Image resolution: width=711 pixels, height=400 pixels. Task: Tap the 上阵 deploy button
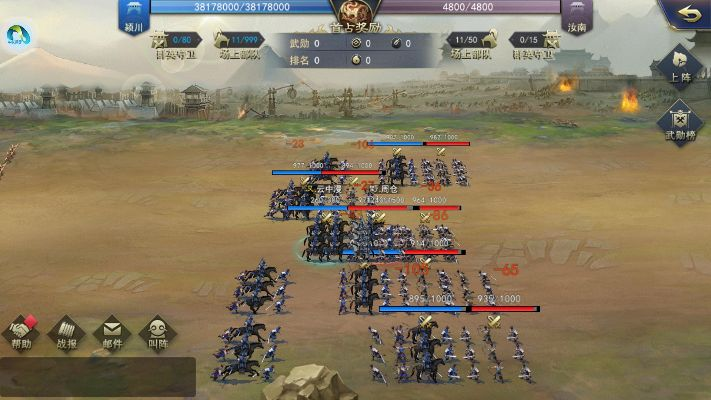[x=681, y=65]
